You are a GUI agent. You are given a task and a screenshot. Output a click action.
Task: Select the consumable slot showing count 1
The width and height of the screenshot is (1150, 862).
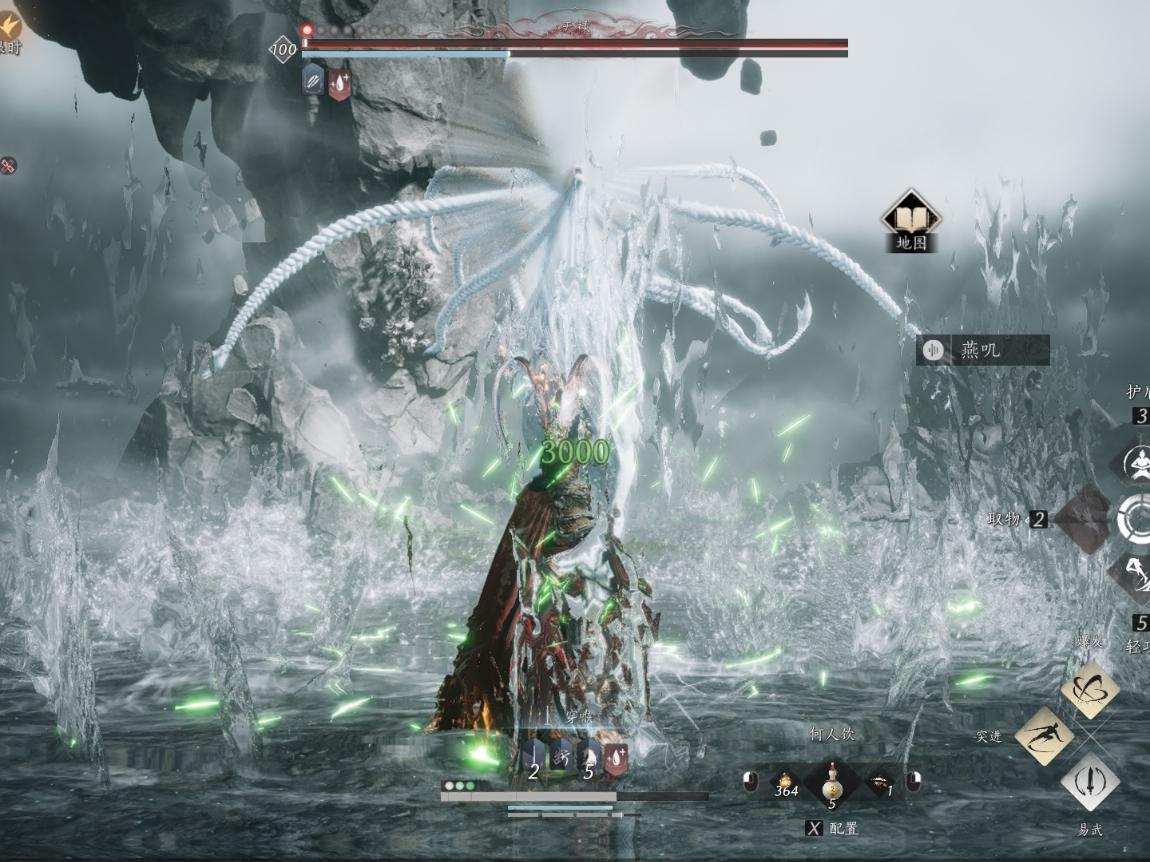tap(882, 783)
